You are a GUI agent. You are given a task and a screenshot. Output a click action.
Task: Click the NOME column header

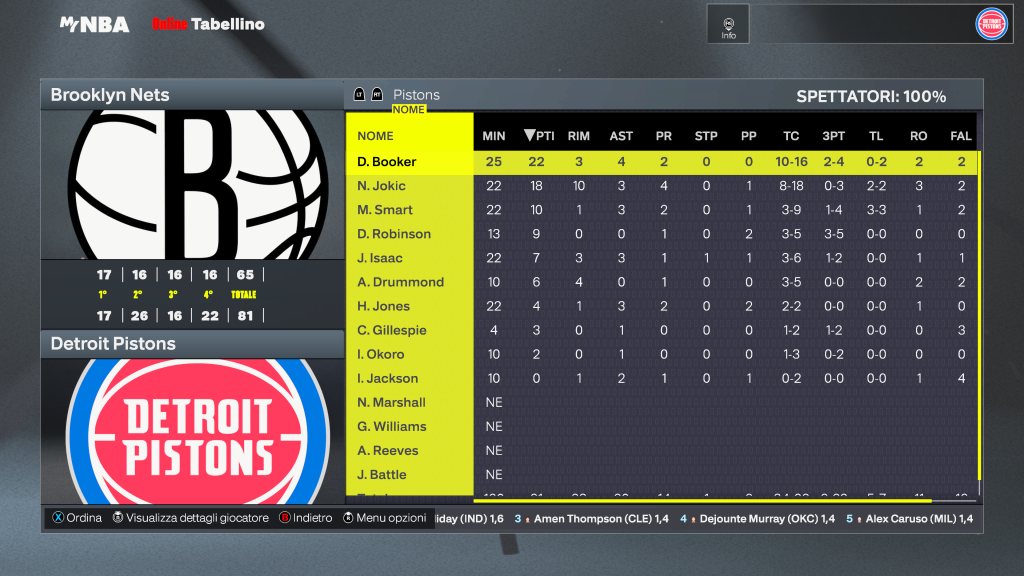pos(376,136)
